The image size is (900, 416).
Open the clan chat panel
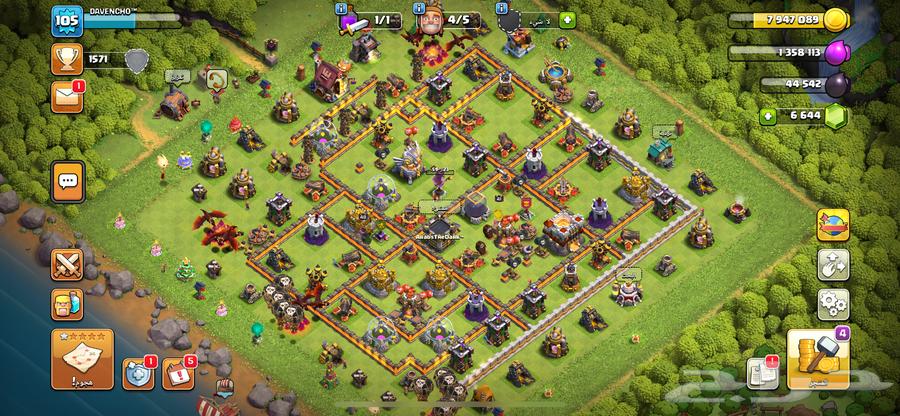68,181
